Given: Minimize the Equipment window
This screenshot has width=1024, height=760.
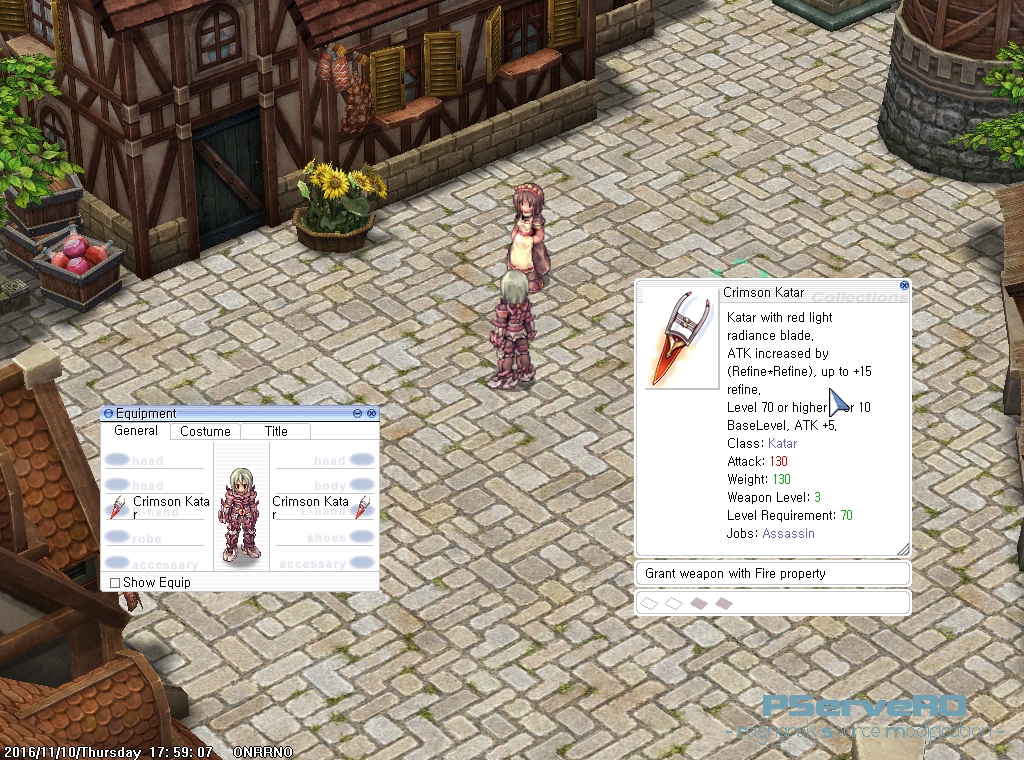Looking at the screenshot, I should [358, 413].
